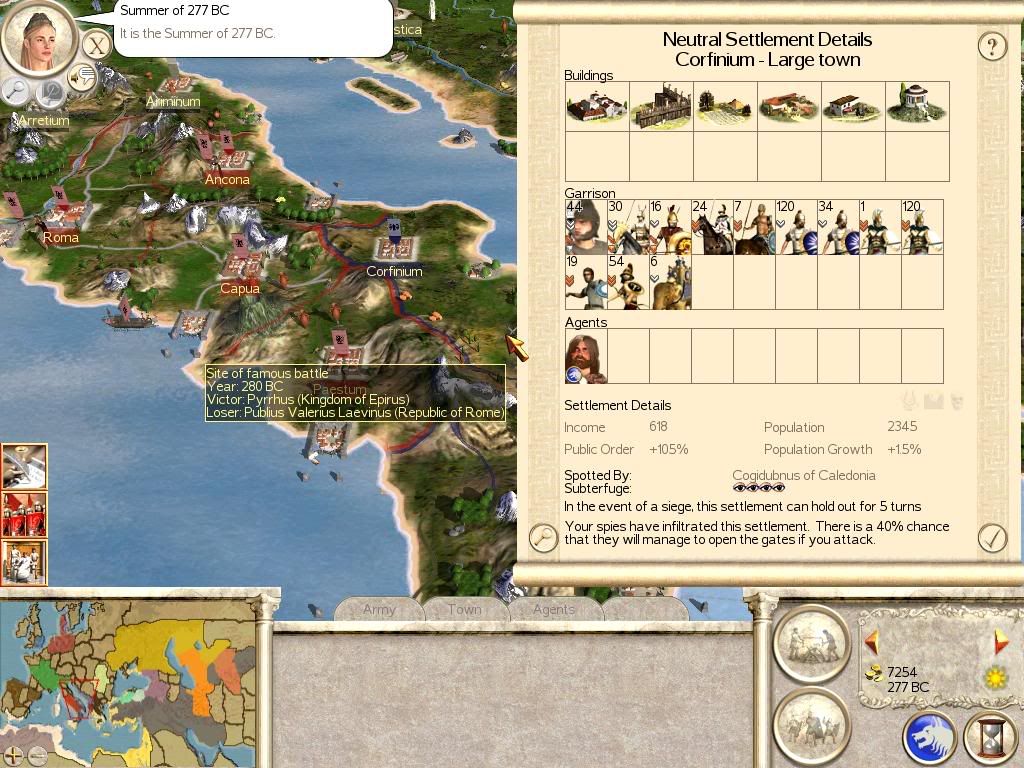Click the magnifier button on settlement scroll
The height and width of the screenshot is (768, 1024).
pos(543,538)
